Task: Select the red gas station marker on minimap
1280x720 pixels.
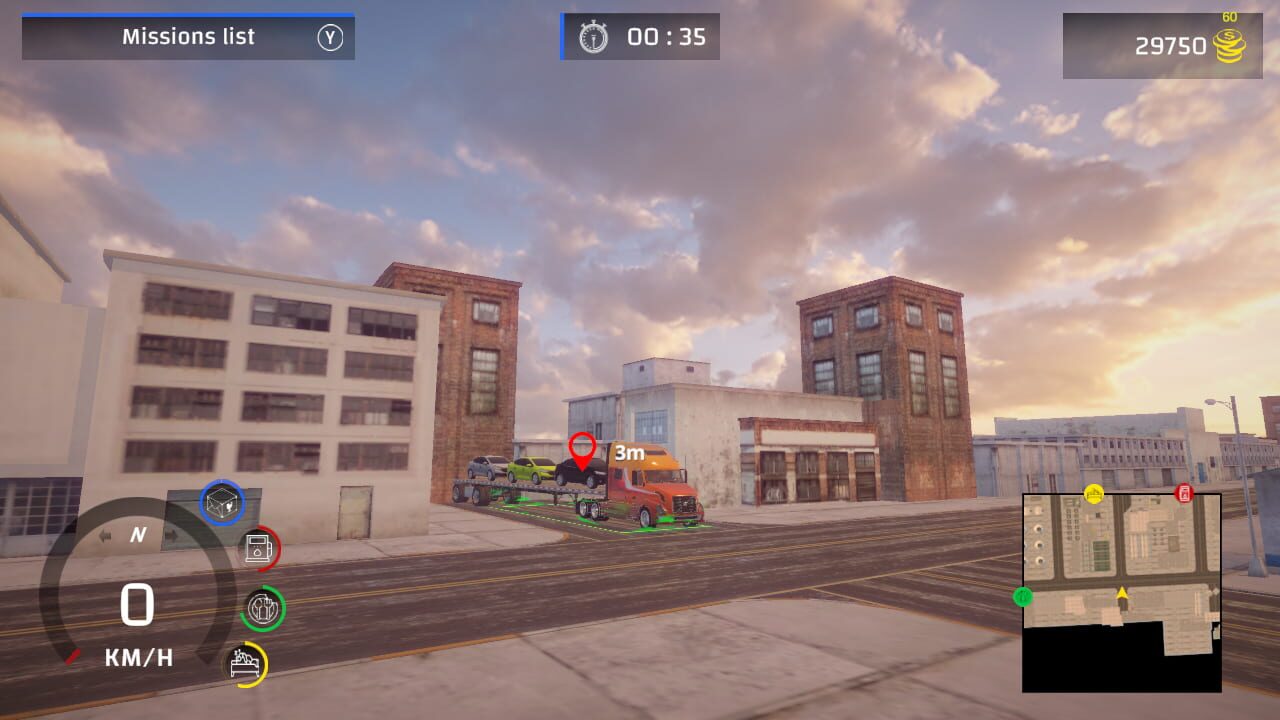Action: click(1183, 494)
